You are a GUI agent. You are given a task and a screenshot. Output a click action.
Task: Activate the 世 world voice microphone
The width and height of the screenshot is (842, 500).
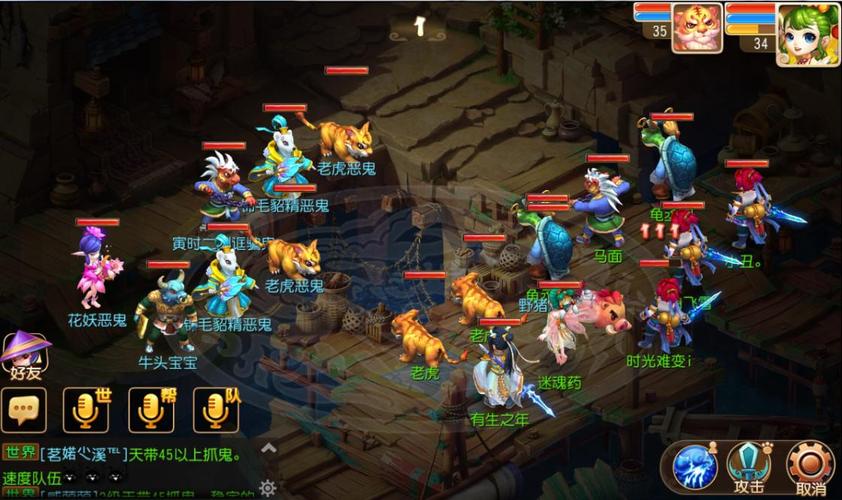[86, 409]
